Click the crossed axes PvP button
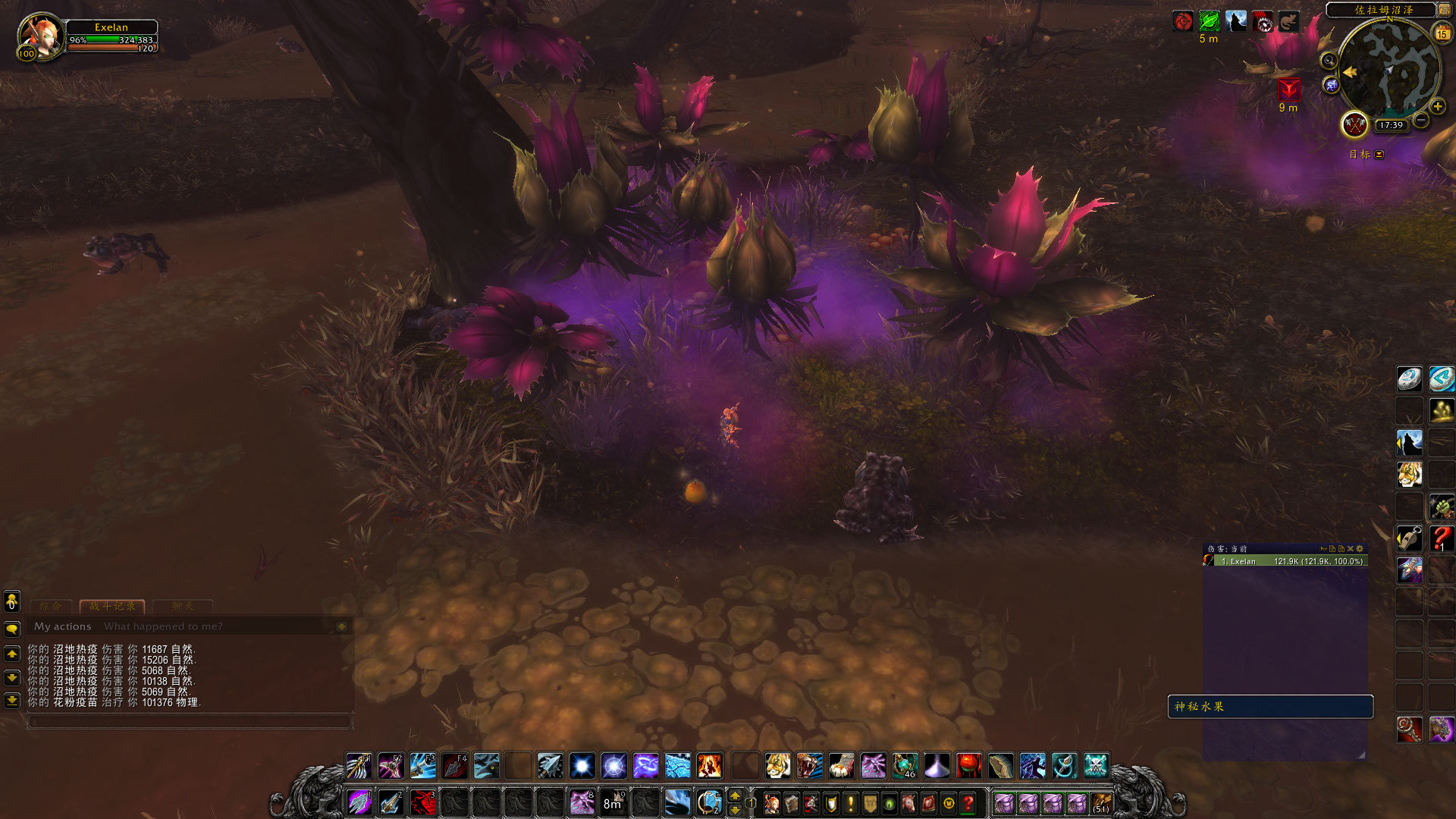This screenshot has height=819, width=1456. pos(1354,124)
